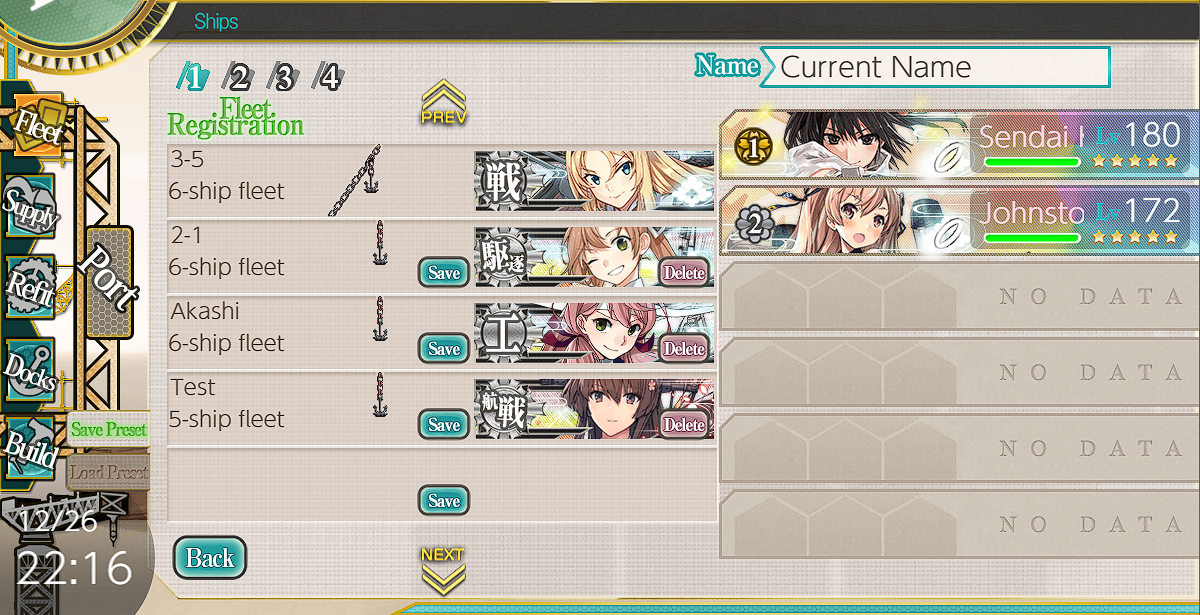This screenshot has width=1200, height=615.
Task: Go back with the Back button
Action: [210, 558]
